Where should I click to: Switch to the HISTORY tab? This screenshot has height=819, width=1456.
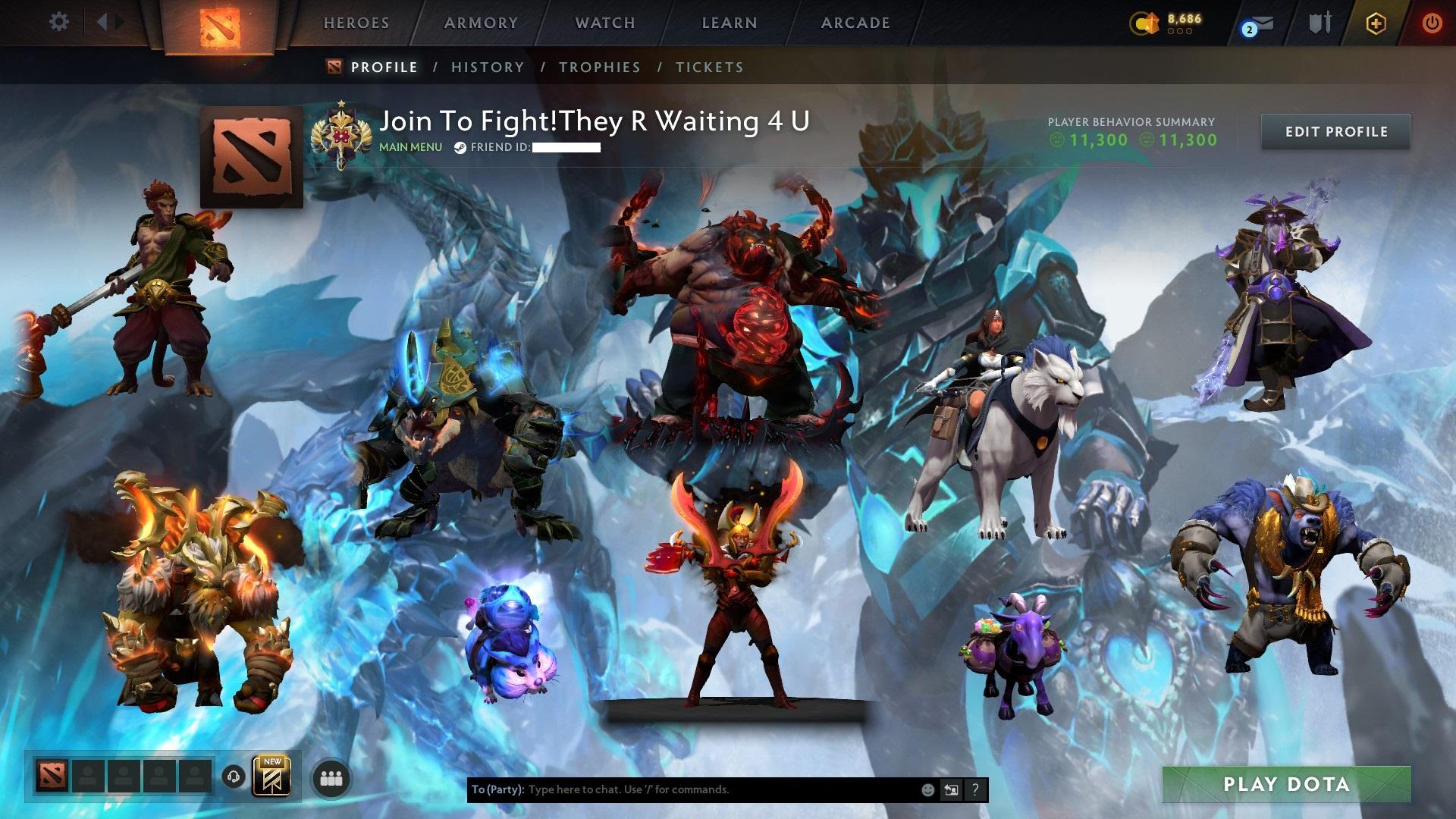[486, 67]
